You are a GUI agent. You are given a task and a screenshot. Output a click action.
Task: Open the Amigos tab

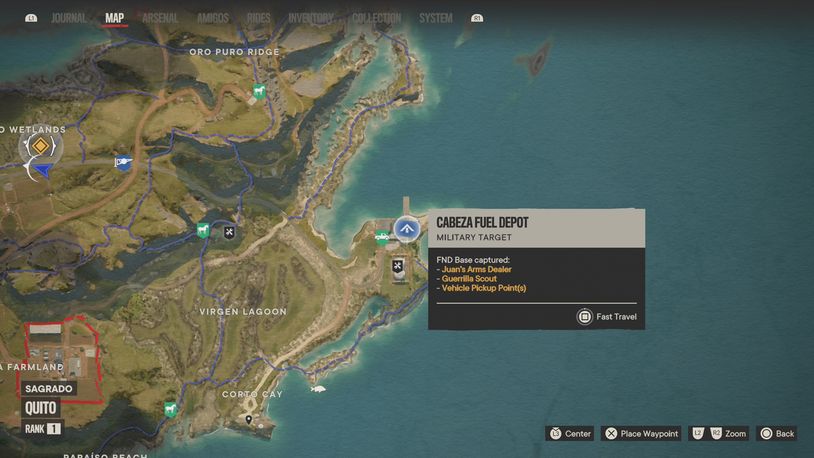(213, 18)
